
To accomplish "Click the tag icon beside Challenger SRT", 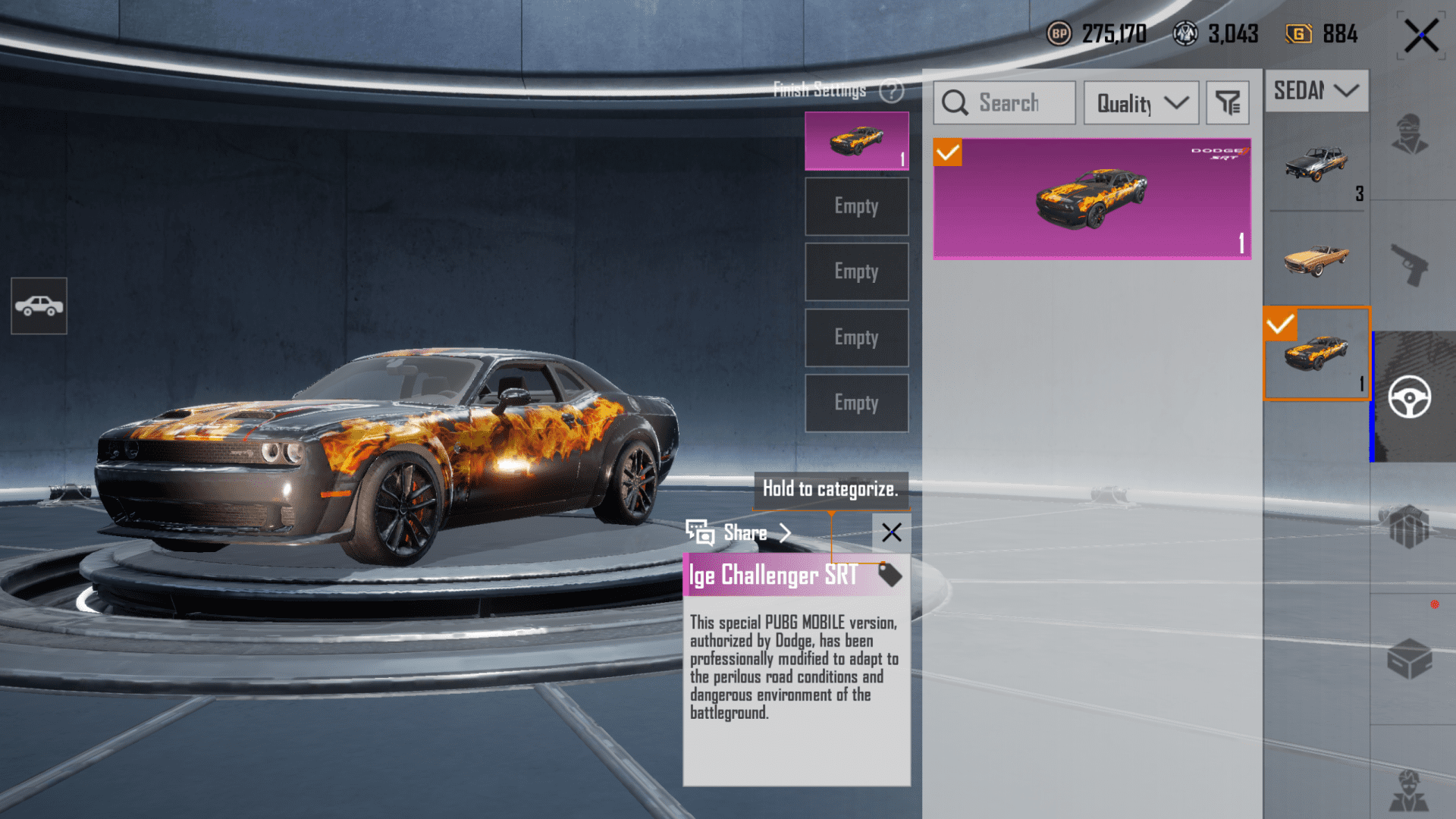I will tap(890, 575).
